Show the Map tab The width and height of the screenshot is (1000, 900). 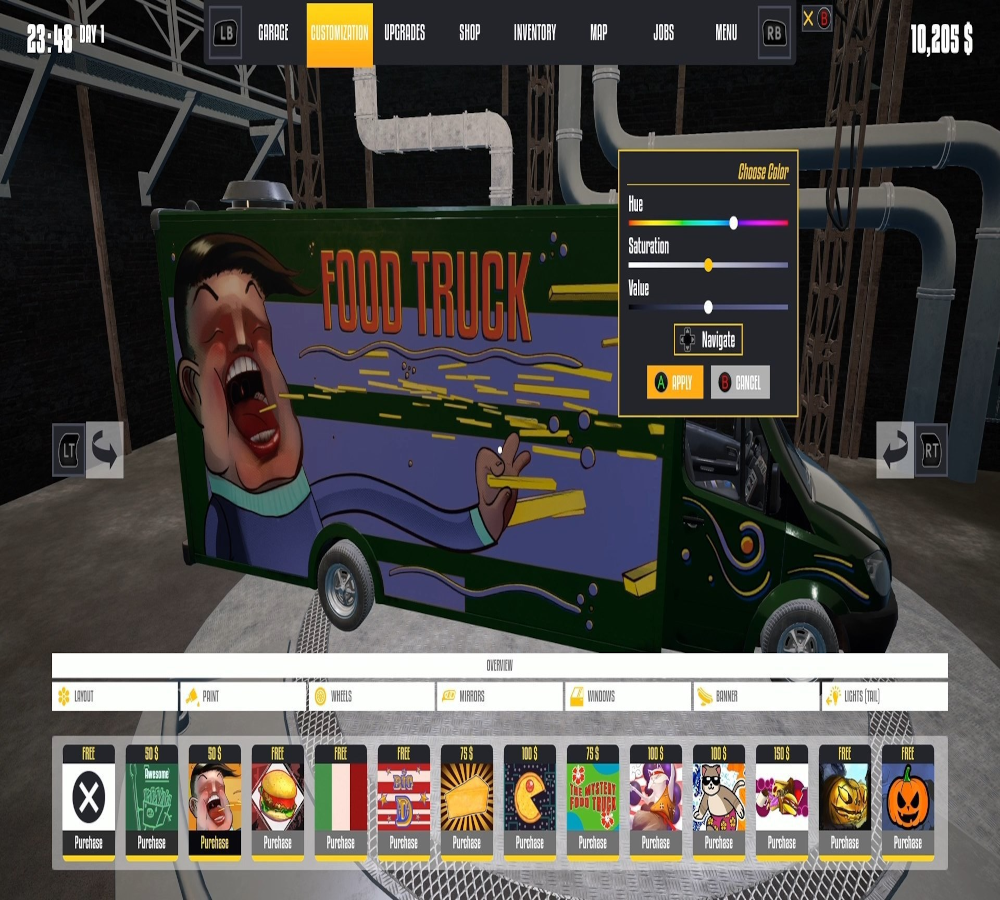(x=599, y=33)
